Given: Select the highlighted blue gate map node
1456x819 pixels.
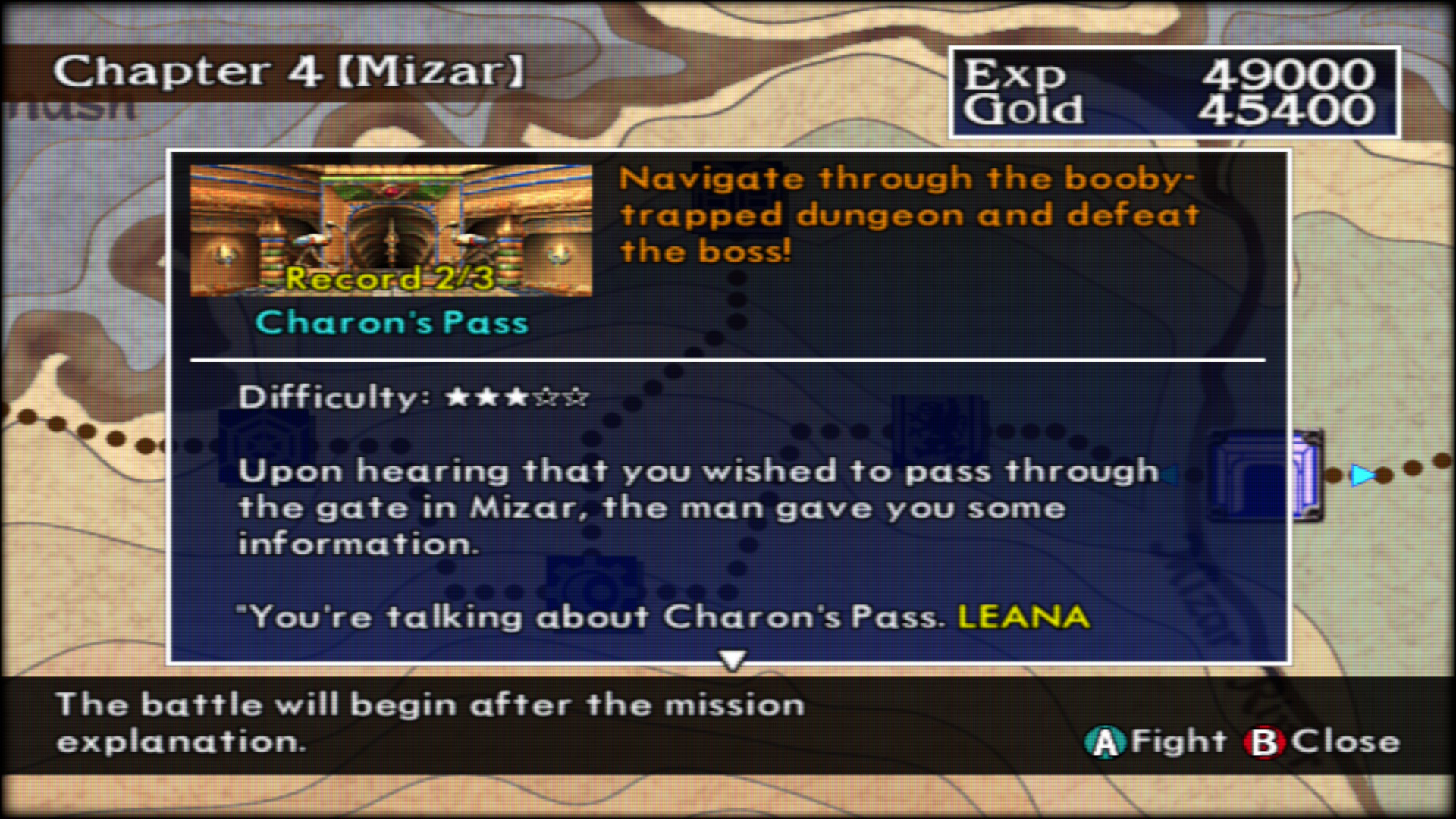Looking at the screenshot, I should [x=1266, y=476].
